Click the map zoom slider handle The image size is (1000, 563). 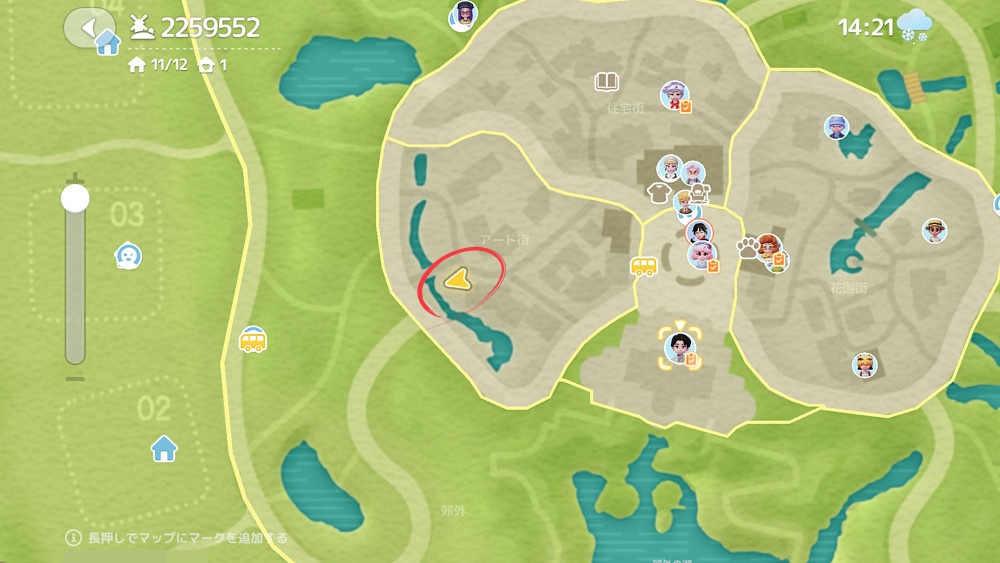[x=75, y=198]
